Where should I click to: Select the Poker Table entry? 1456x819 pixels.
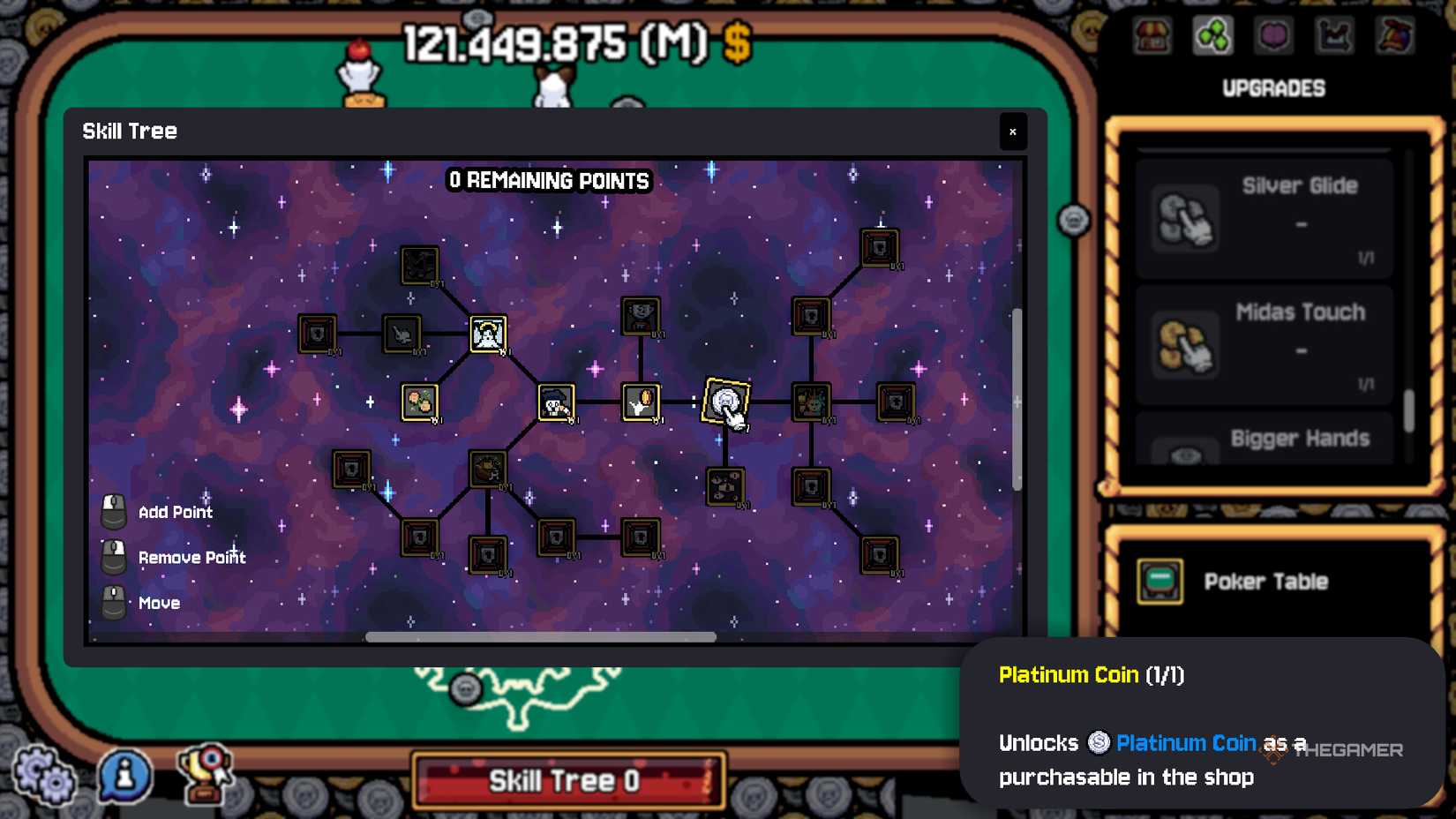[x=1267, y=582]
